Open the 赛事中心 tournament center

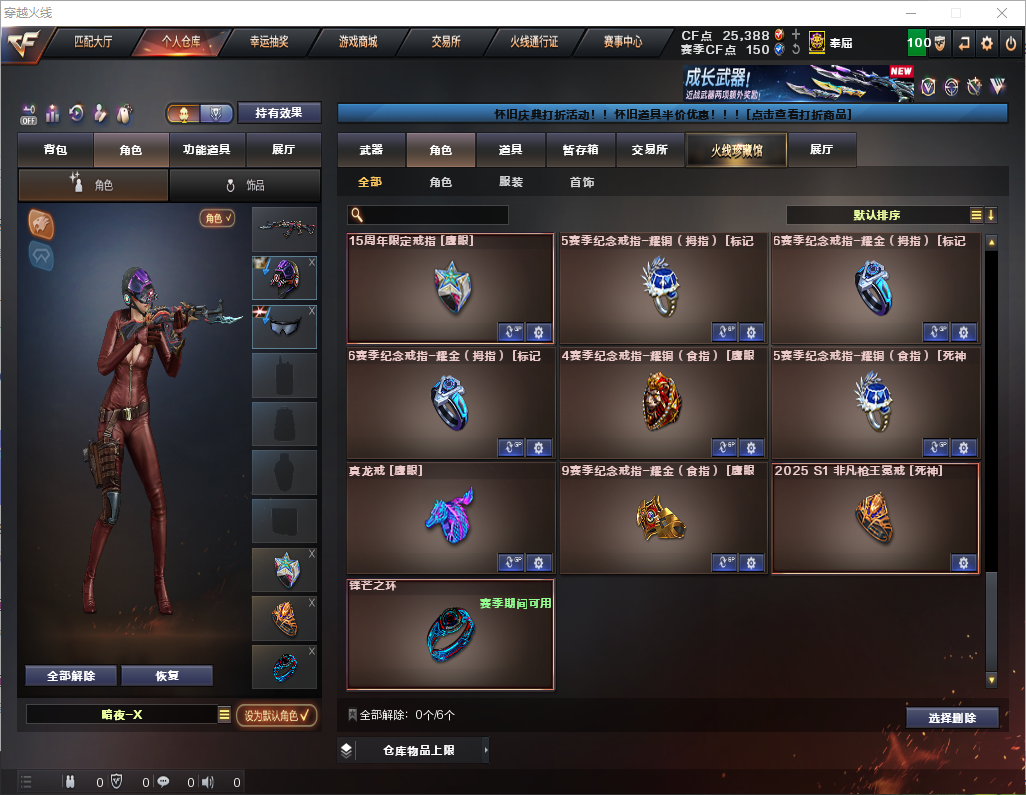(x=622, y=42)
